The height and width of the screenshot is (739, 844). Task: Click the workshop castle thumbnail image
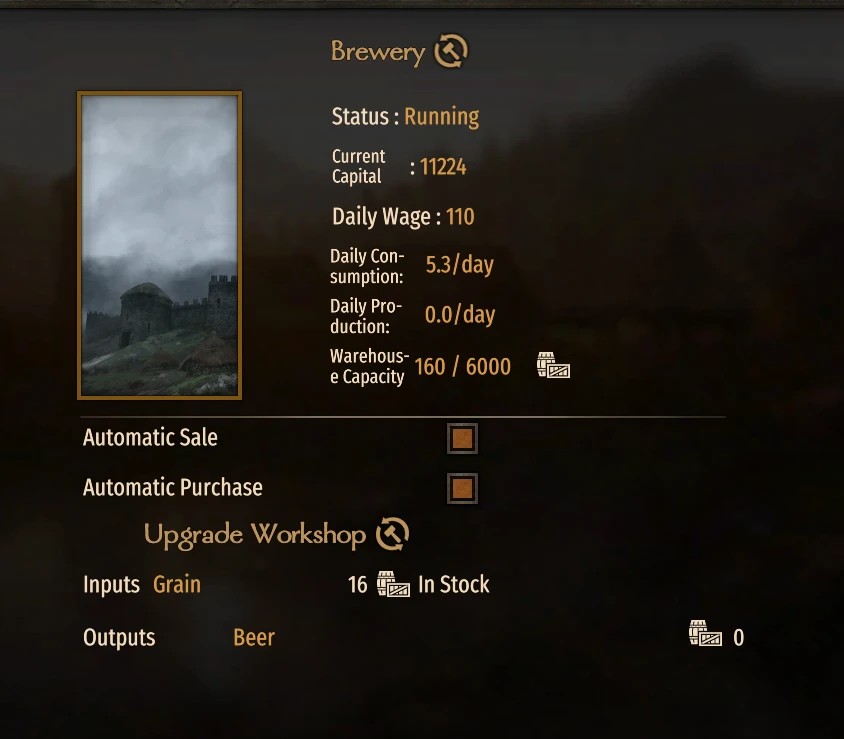(x=160, y=245)
